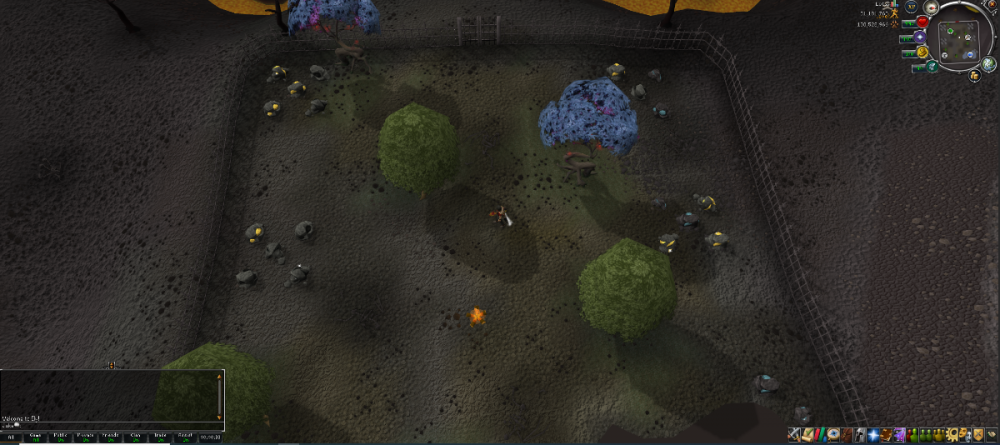Click the minimap to walk
Screen dimensions: 1000x445
(958, 40)
